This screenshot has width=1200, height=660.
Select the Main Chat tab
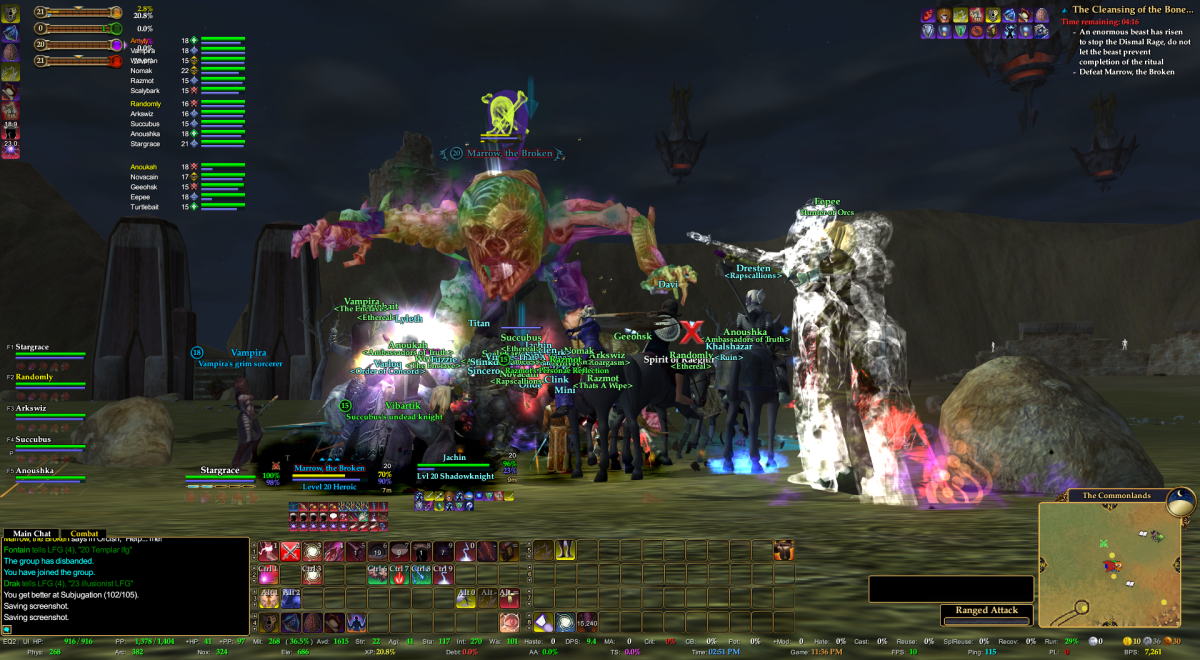tap(28, 534)
